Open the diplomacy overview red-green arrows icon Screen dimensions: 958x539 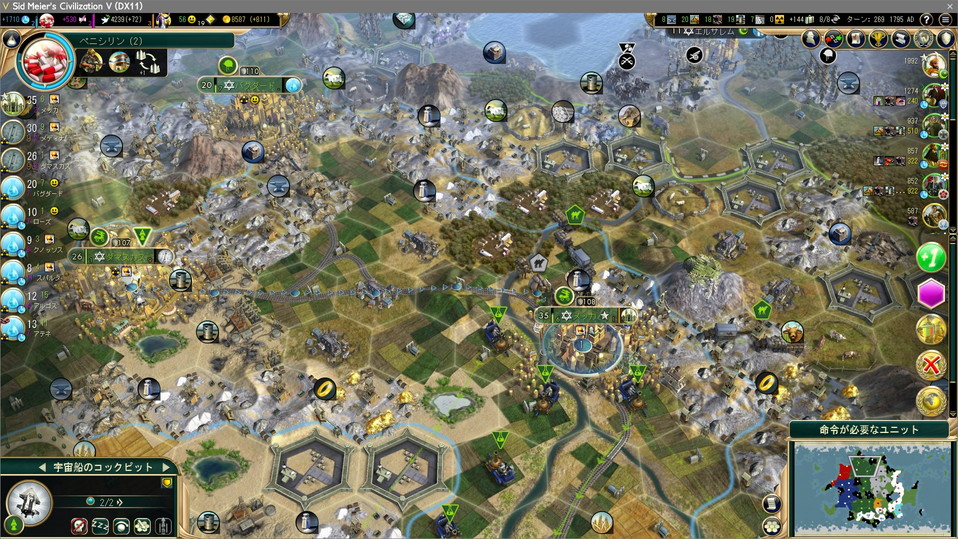point(833,38)
